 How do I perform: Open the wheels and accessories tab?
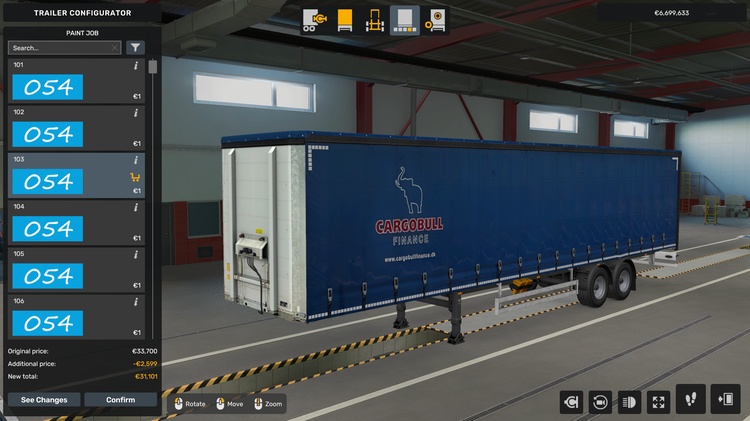tap(434, 19)
